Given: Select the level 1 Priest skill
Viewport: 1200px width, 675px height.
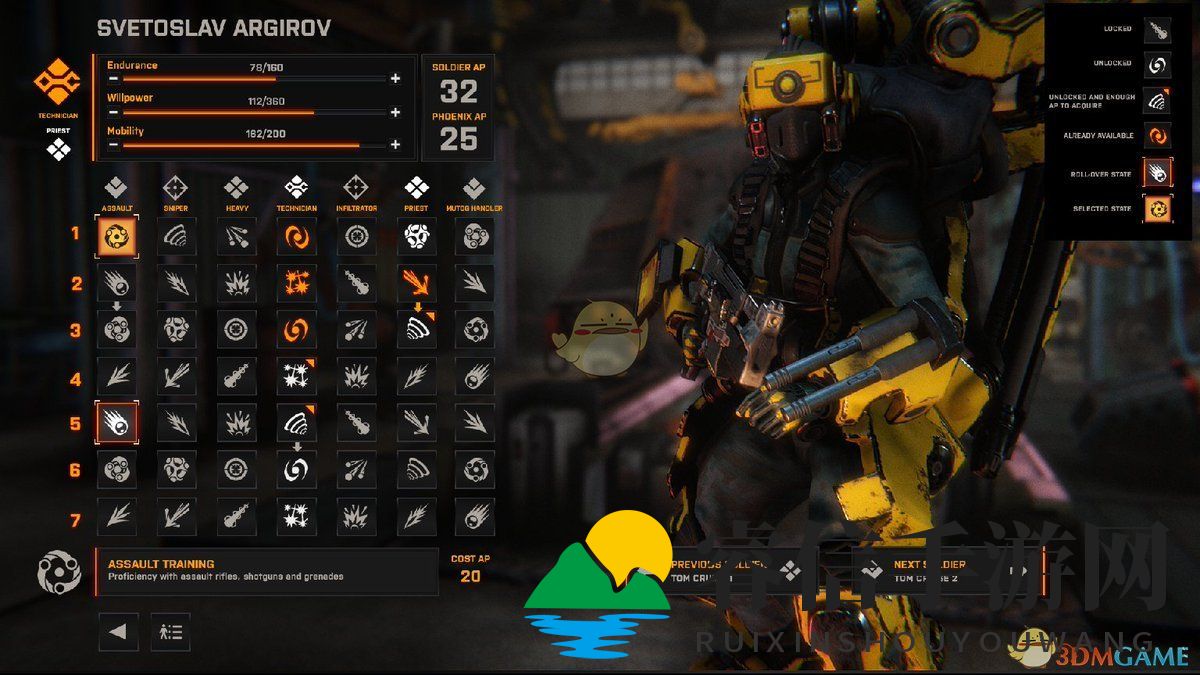Looking at the screenshot, I should [x=417, y=237].
